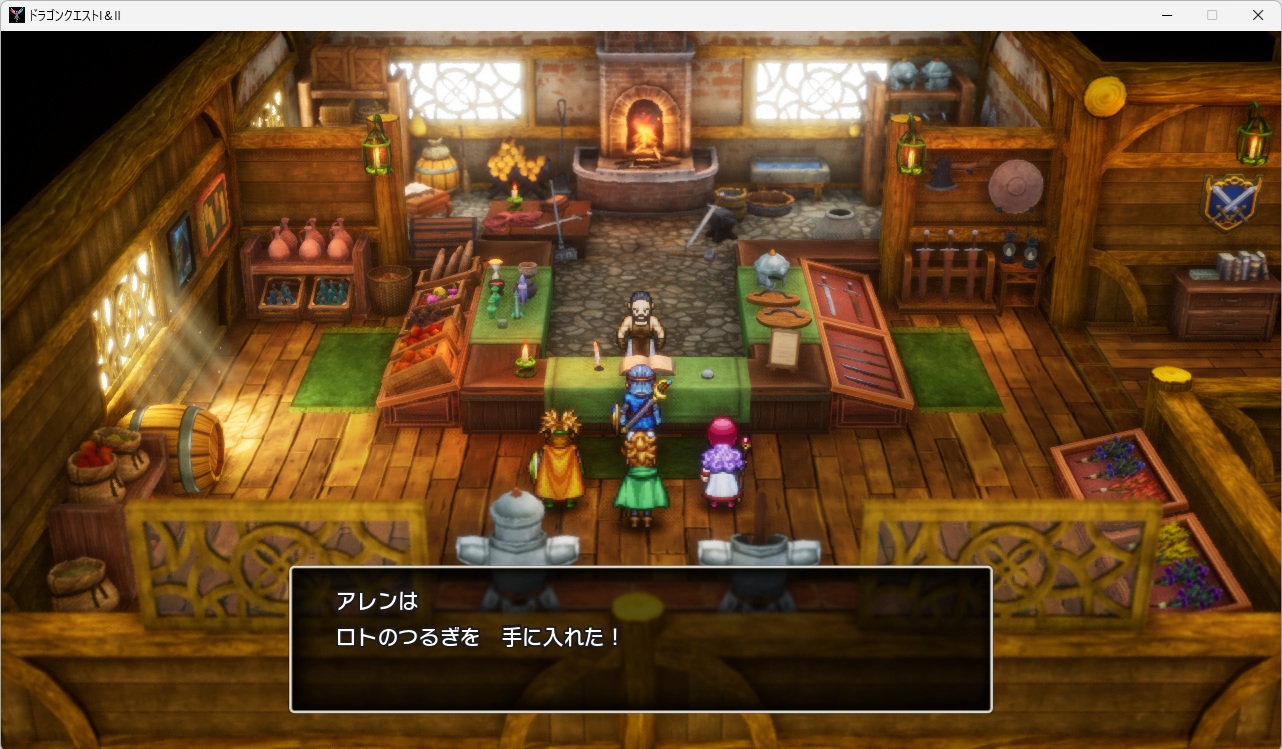Minimize the game window

pos(1166,15)
